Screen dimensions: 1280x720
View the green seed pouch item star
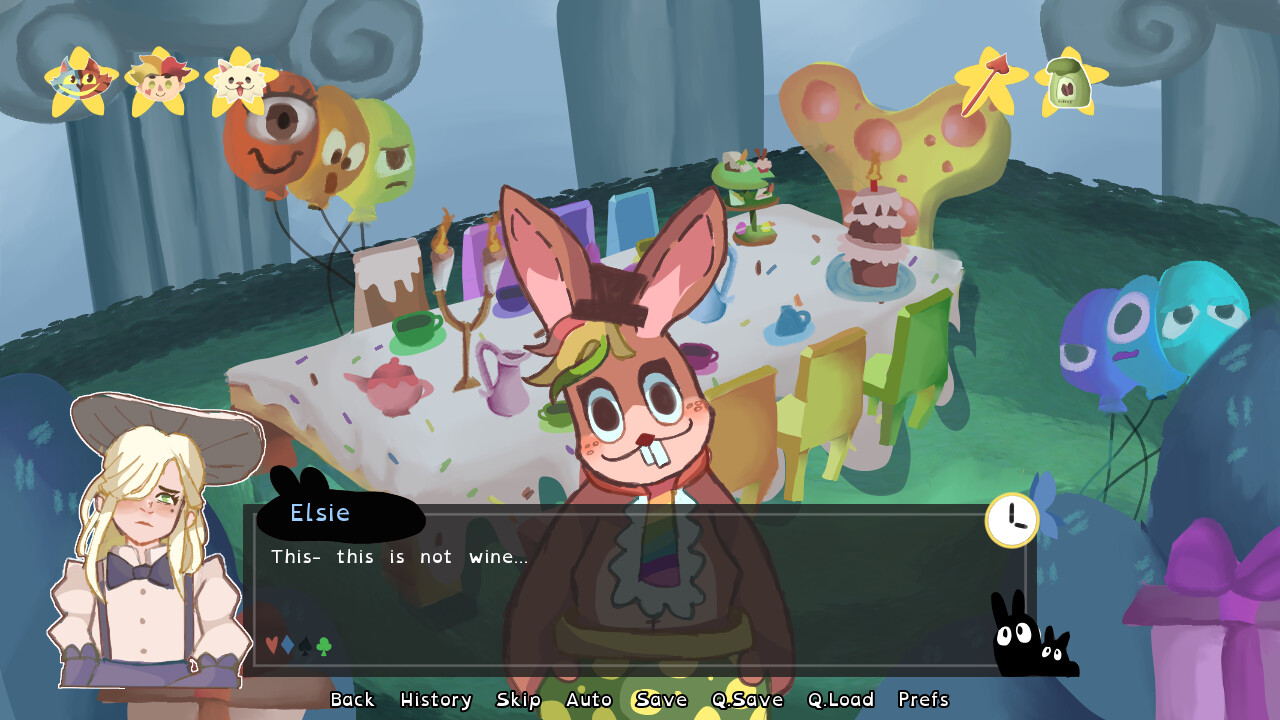[1067, 82]
